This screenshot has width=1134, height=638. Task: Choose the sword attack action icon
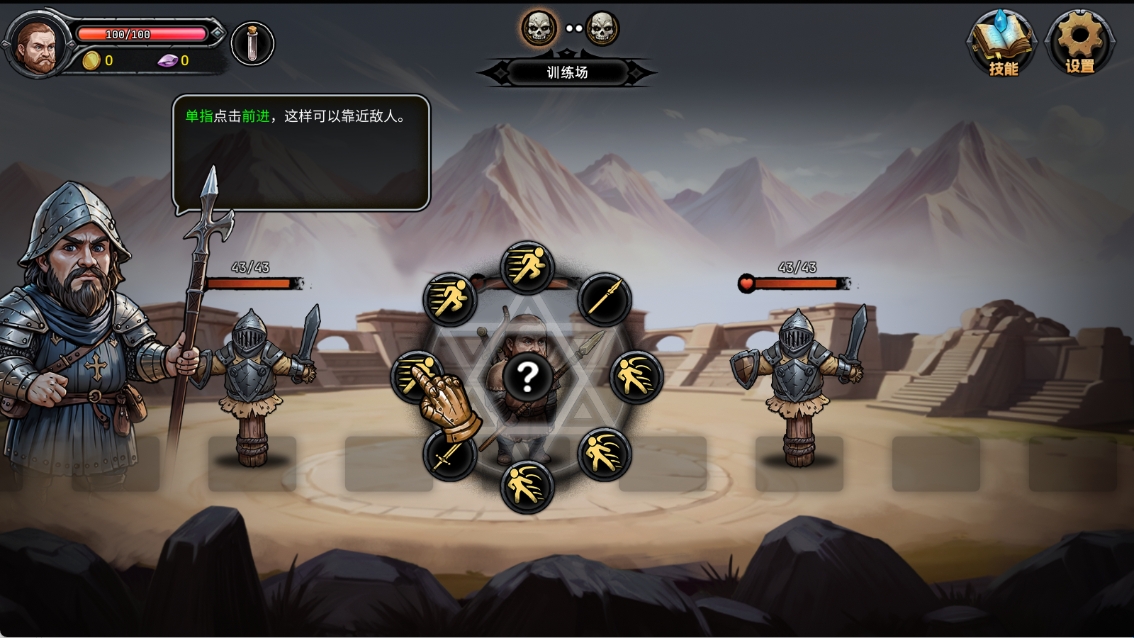pos(449,456)
